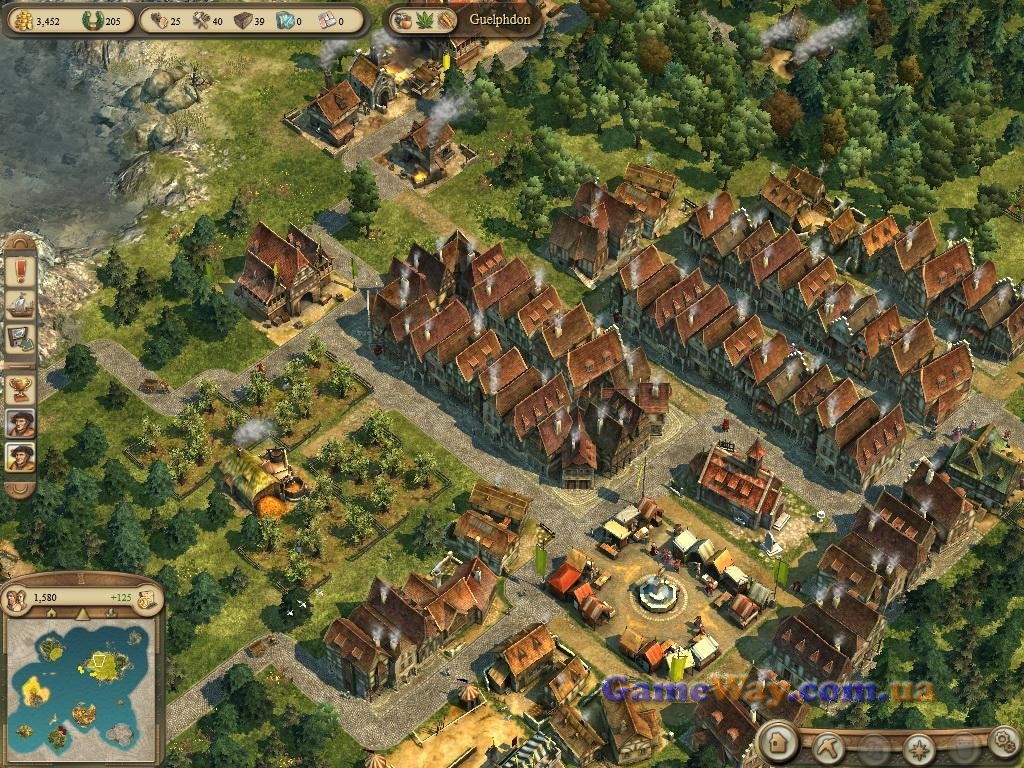Open the house construction menu button

pos(777,744)
